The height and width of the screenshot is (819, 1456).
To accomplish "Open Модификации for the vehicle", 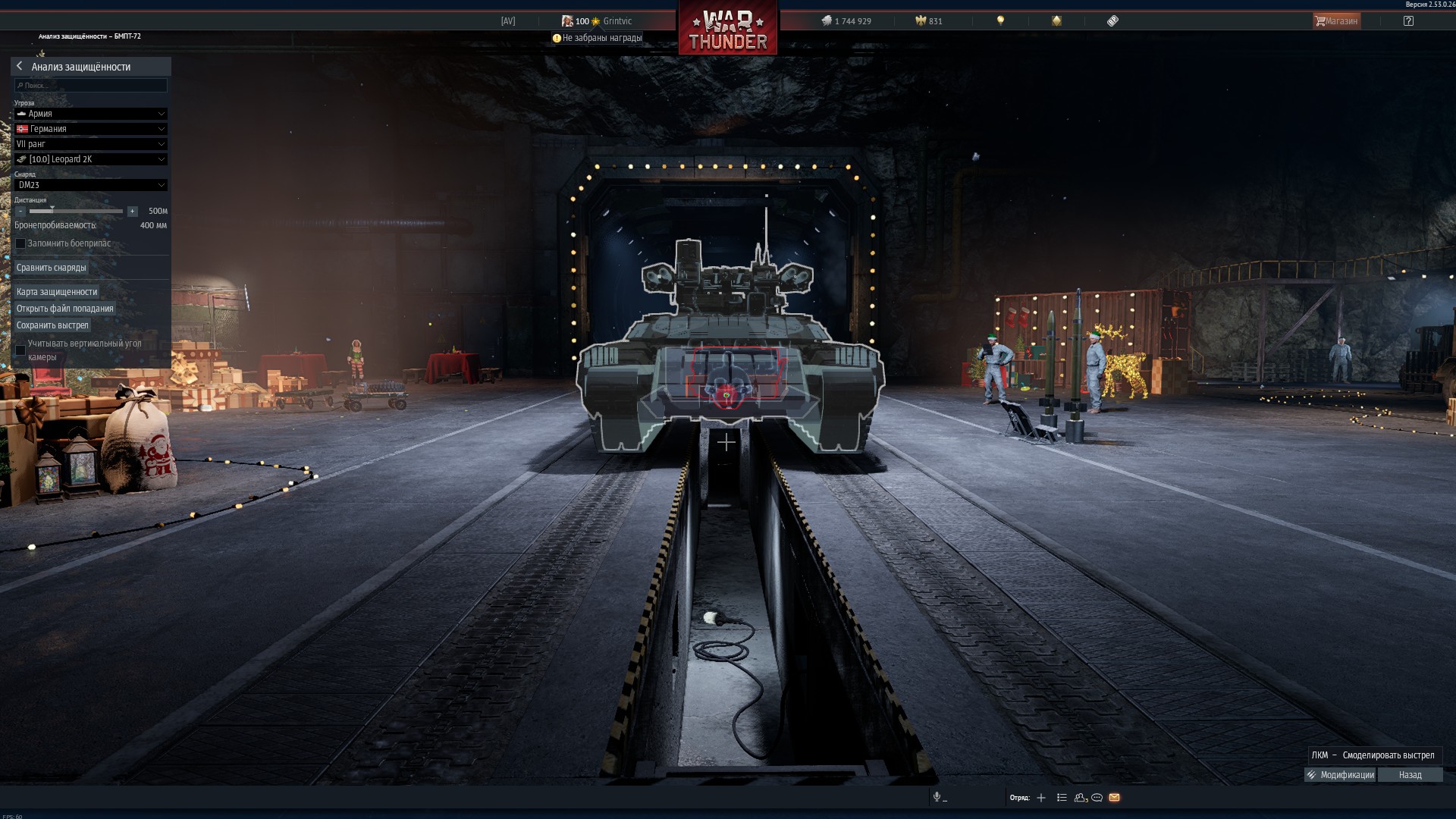I will (x=1340, y=775).
